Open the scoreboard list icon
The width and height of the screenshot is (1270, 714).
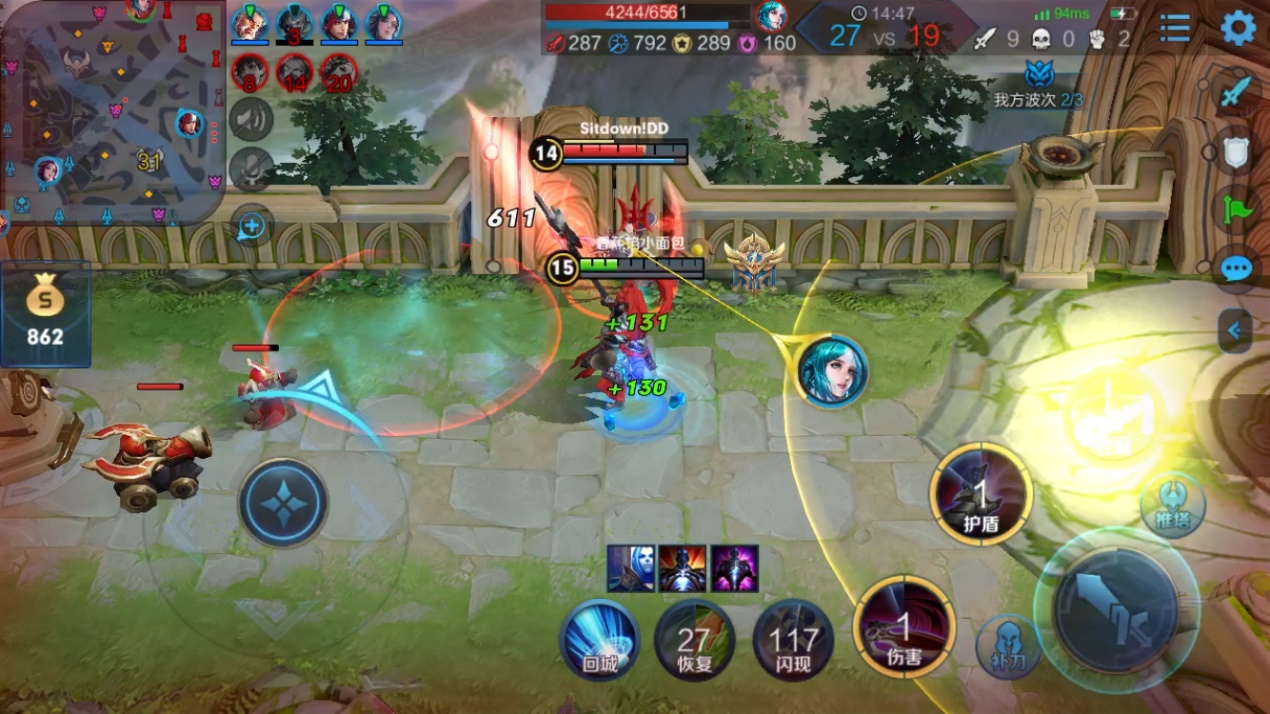point(1175,28)
